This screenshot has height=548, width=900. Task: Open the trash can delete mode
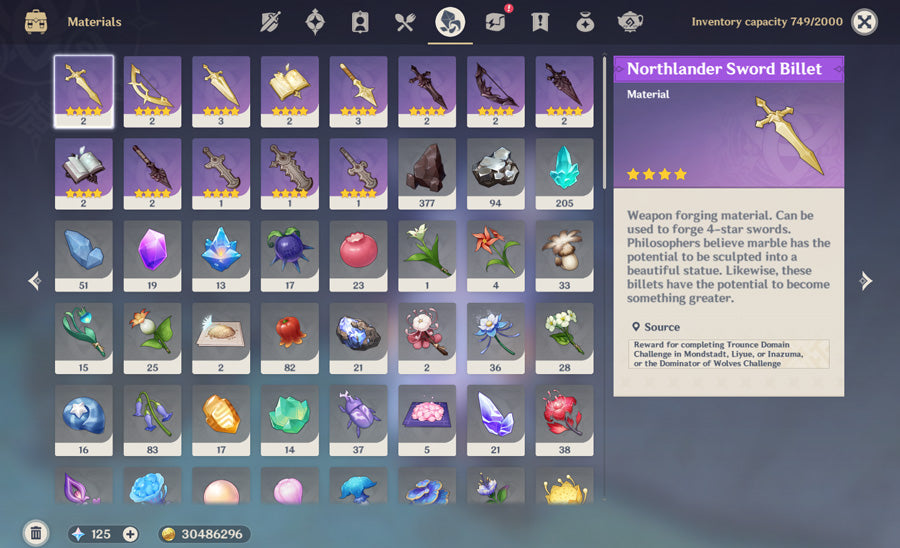click(x=36, y=533)
